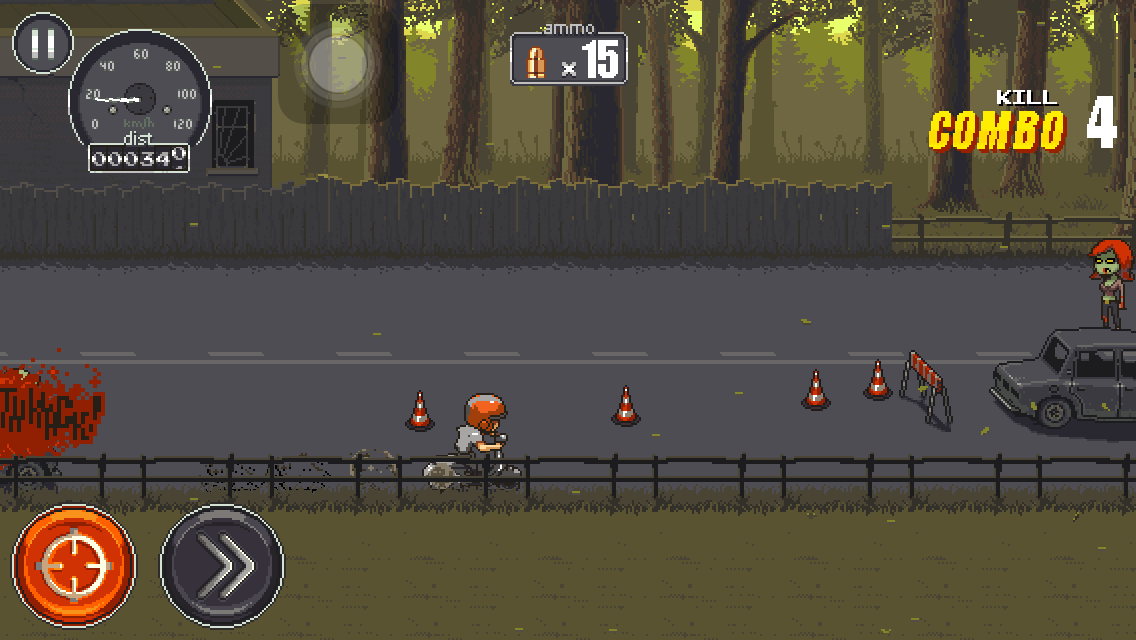Activate the double-chevron boost button

point(222,565)
